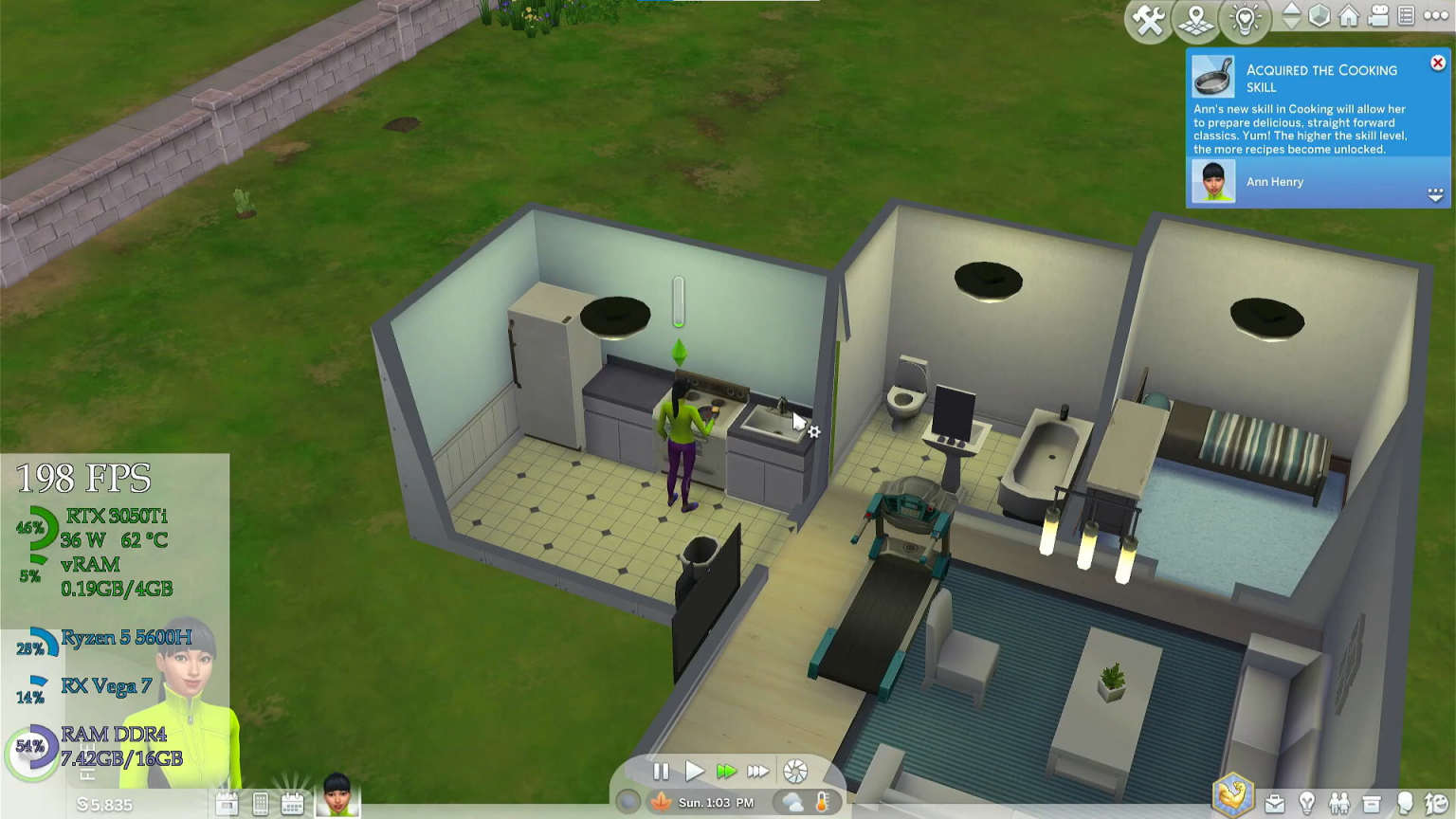Open the in-game calendar icon
Viewport: 1456px width, 819px height.
(292, 801)
